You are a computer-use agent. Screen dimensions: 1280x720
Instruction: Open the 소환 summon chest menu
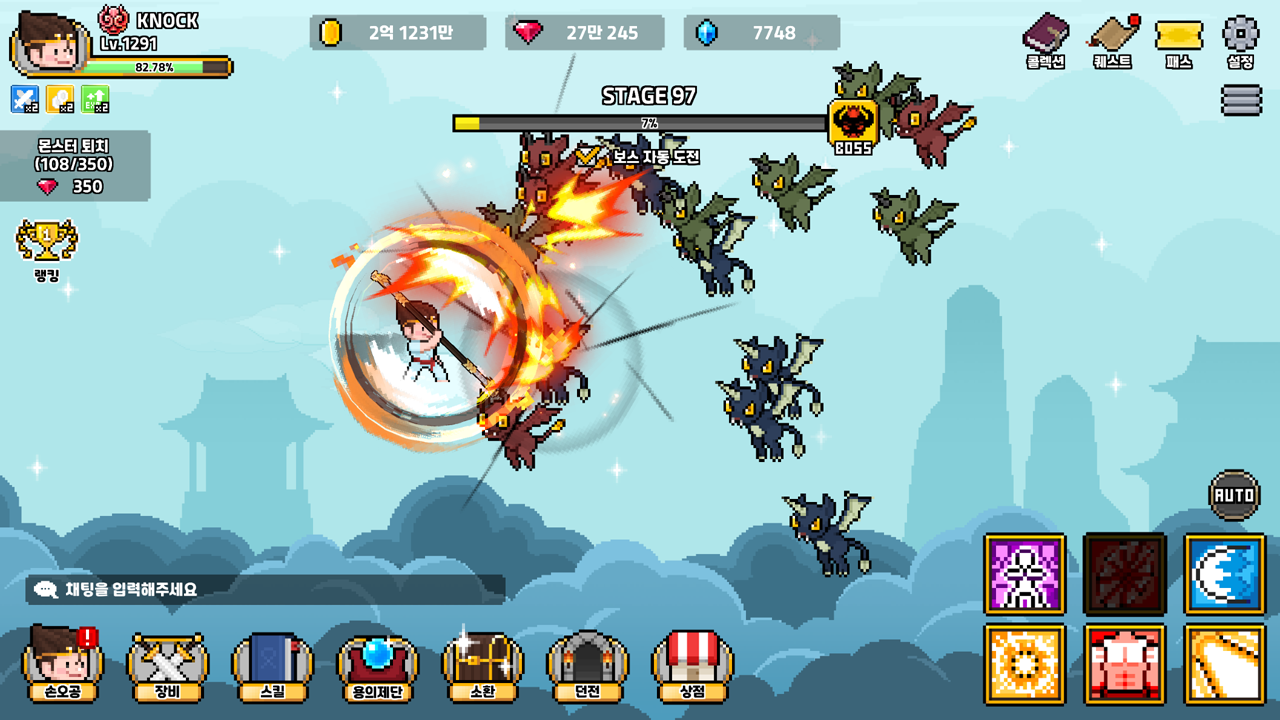[x=482, y=665]
